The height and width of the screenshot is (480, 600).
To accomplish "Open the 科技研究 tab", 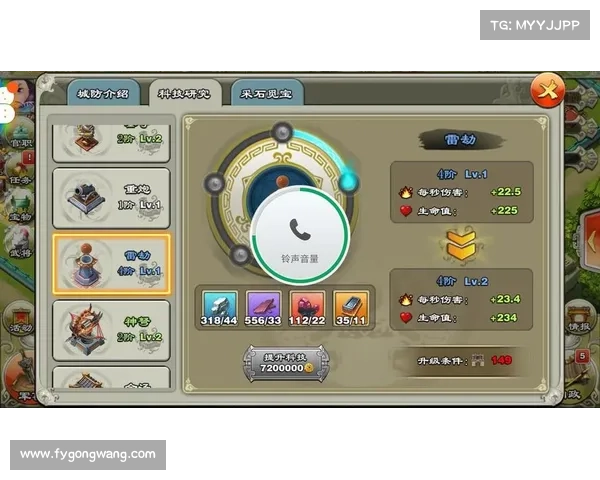I will [184, 94].
